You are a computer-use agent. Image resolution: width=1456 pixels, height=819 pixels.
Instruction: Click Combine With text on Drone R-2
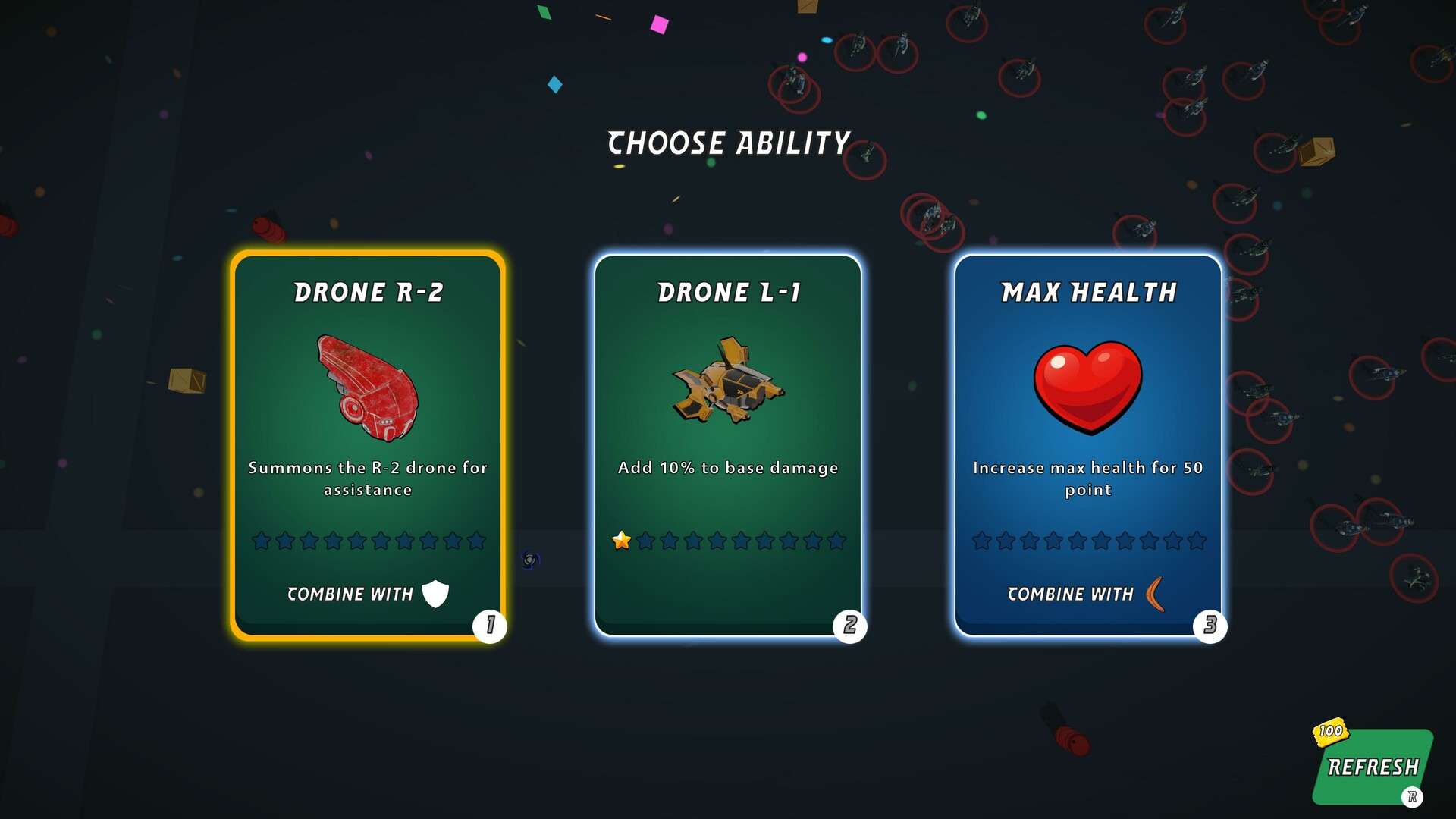click(350, 595)
